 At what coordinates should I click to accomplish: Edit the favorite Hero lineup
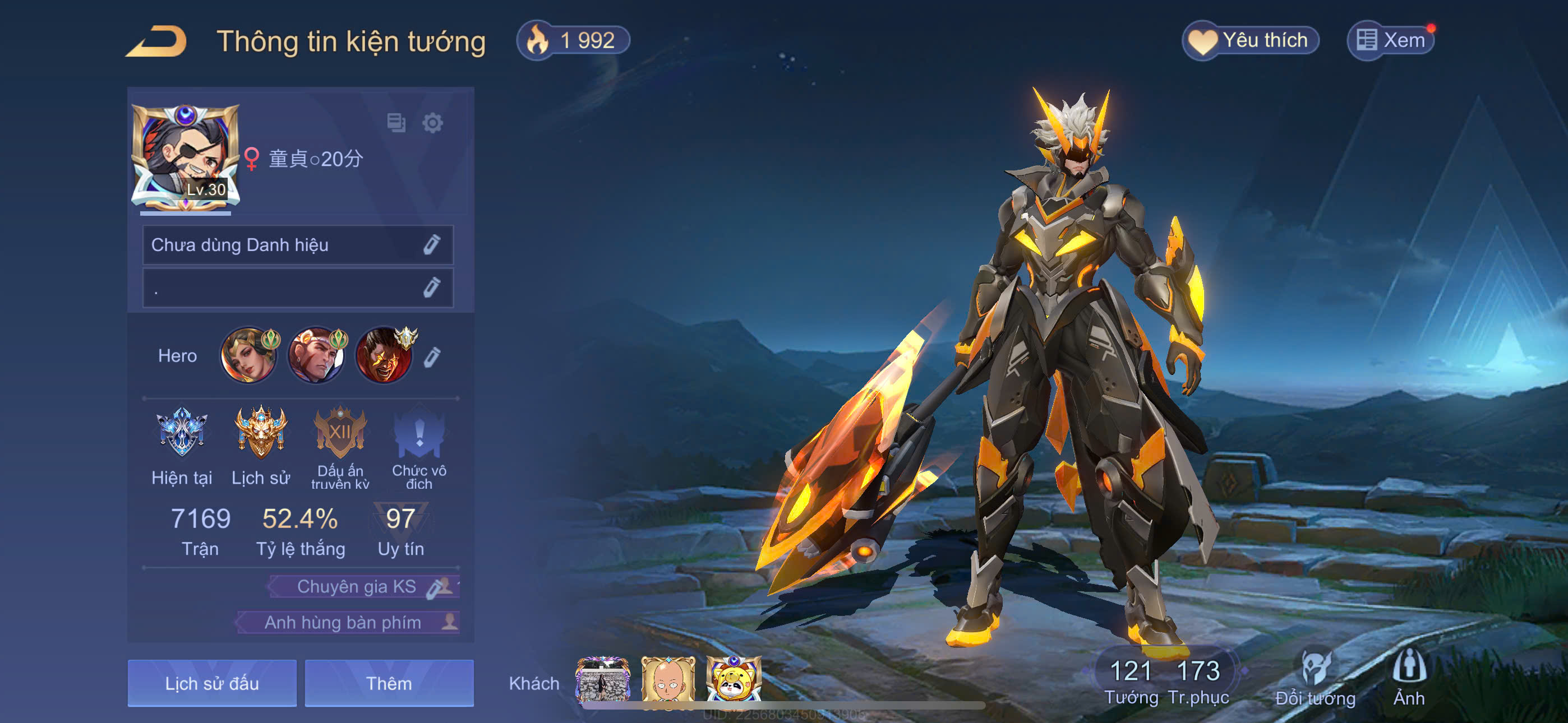click(x=432, y=356)
